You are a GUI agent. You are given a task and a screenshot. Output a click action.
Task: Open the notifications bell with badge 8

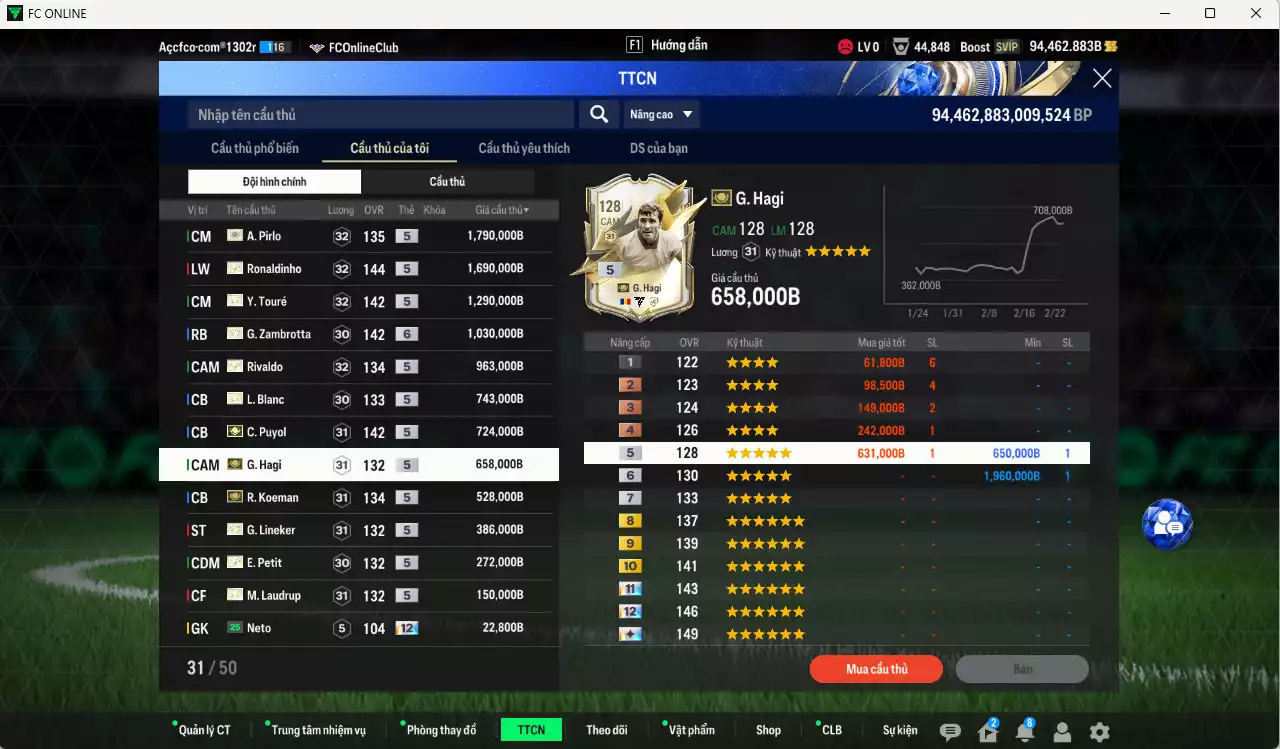click(x=1024, y=732)
